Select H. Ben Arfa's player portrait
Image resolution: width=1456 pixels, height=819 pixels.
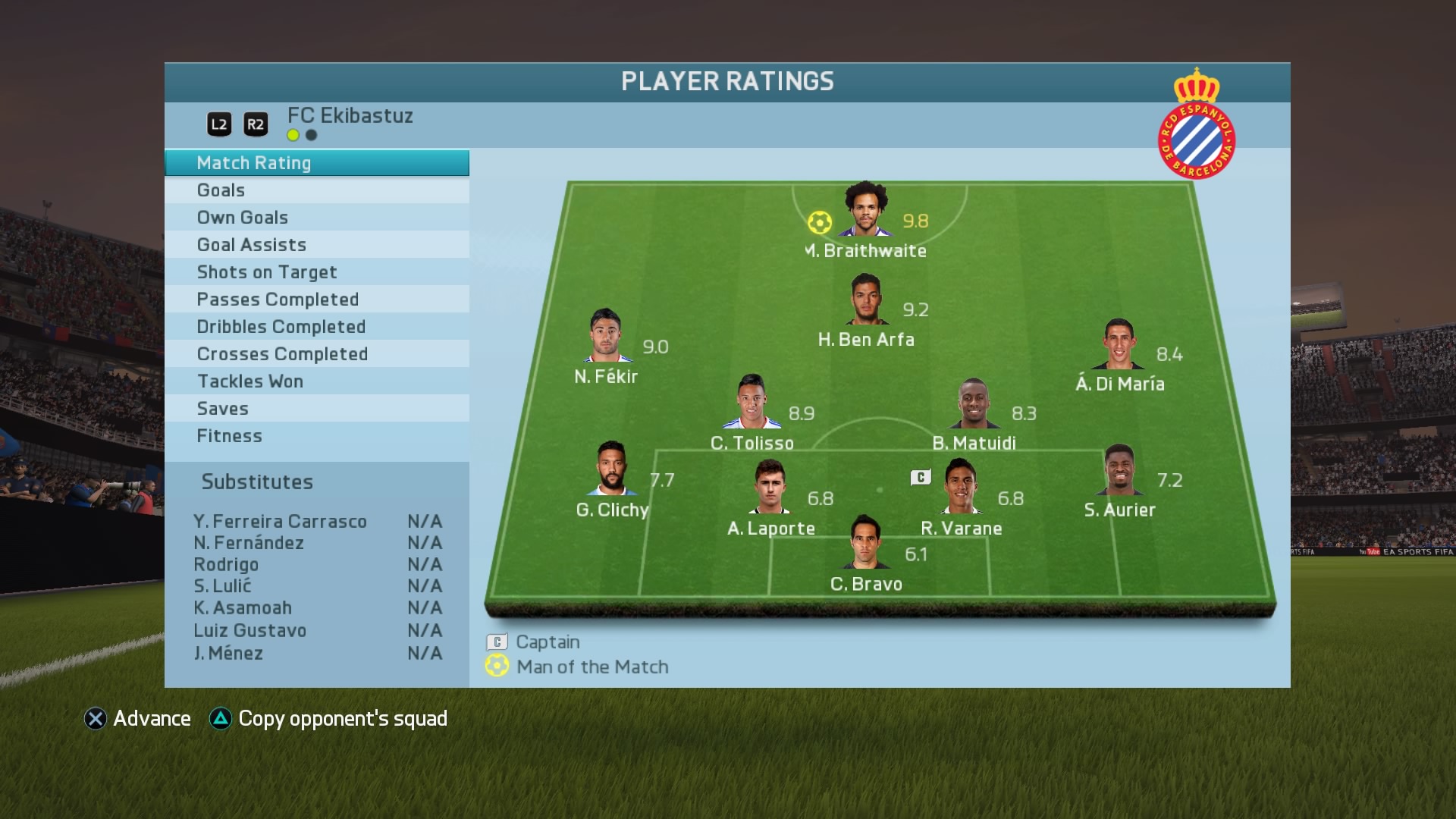click(x=866, y=300)
